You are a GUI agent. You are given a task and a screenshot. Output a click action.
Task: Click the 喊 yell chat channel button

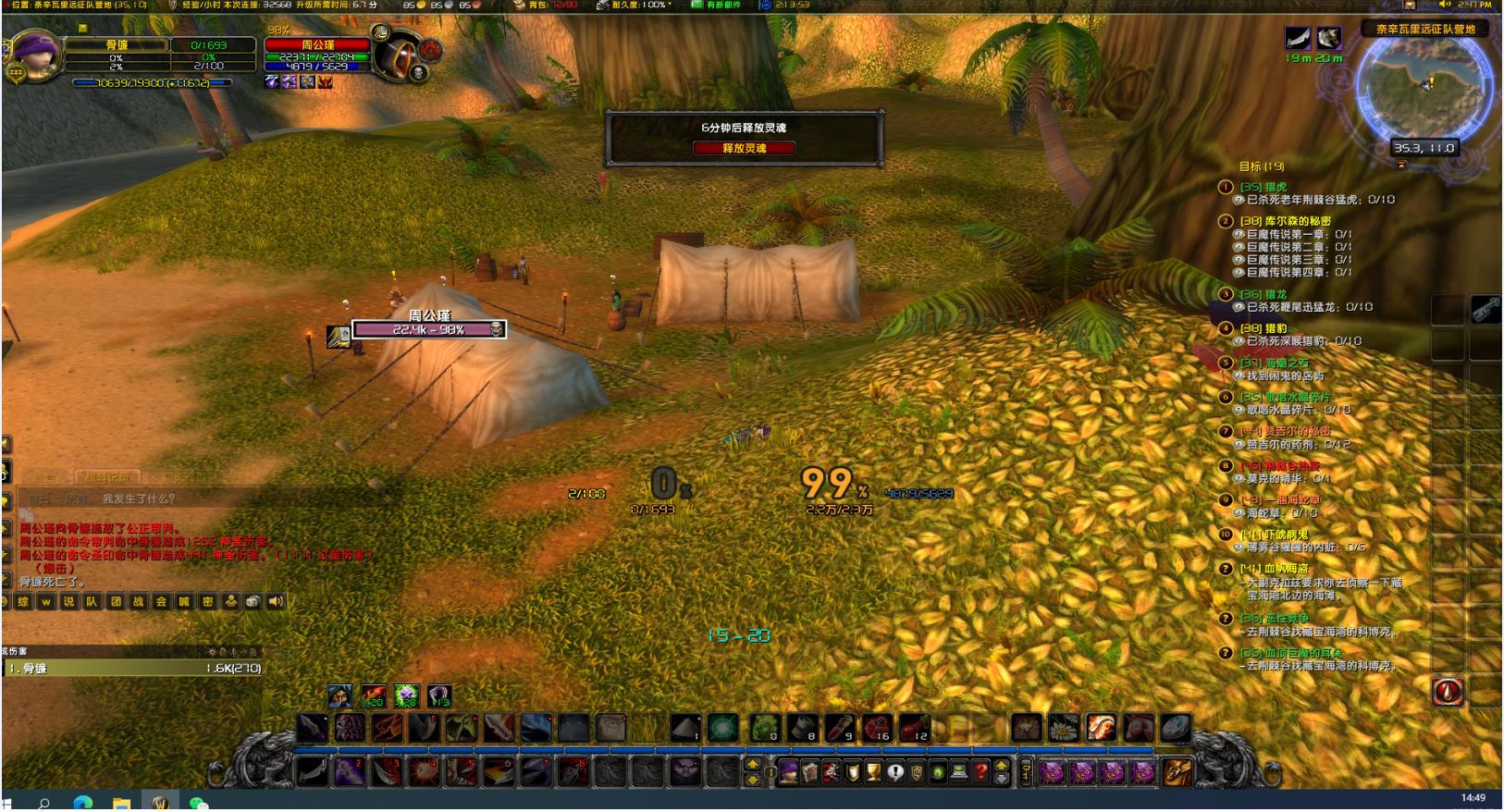184,601
